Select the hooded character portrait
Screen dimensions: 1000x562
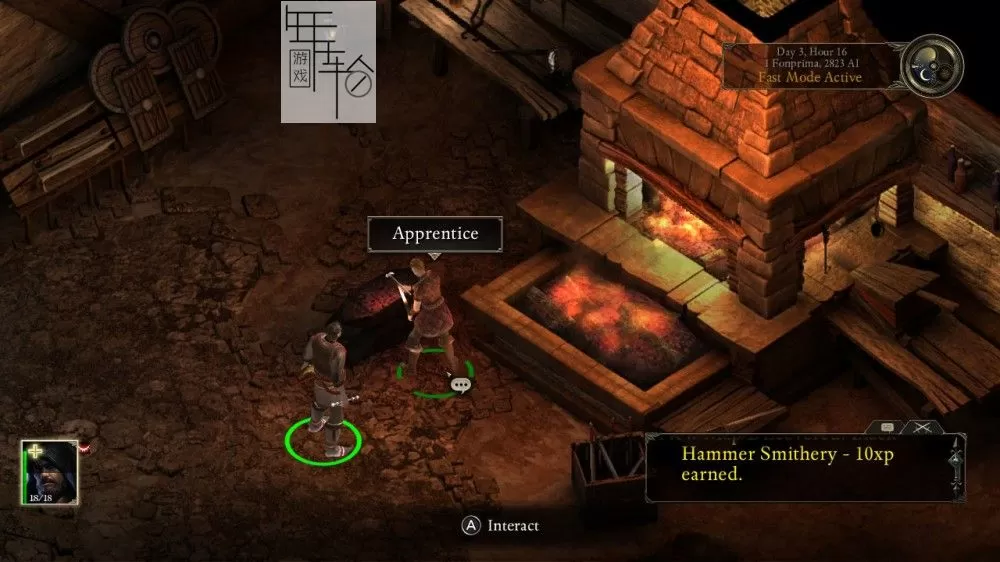(49, 473)
